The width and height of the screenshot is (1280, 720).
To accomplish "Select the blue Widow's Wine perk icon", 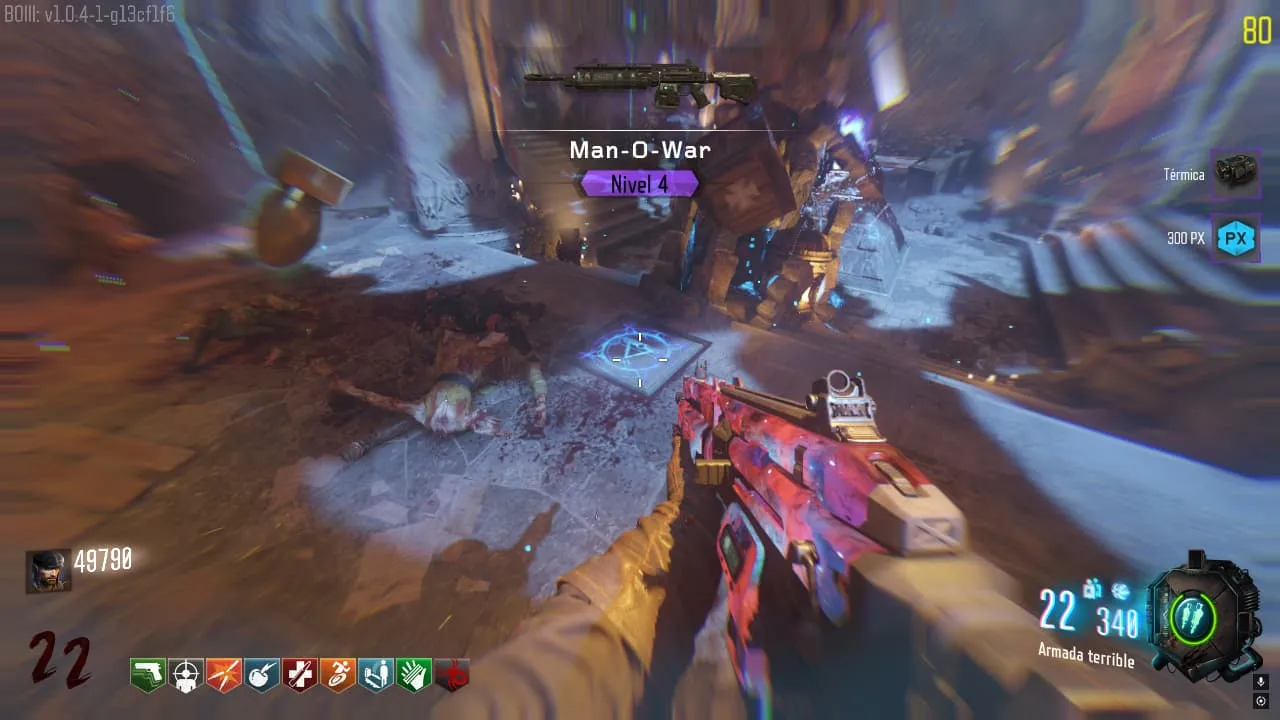I will click(261, 675).
